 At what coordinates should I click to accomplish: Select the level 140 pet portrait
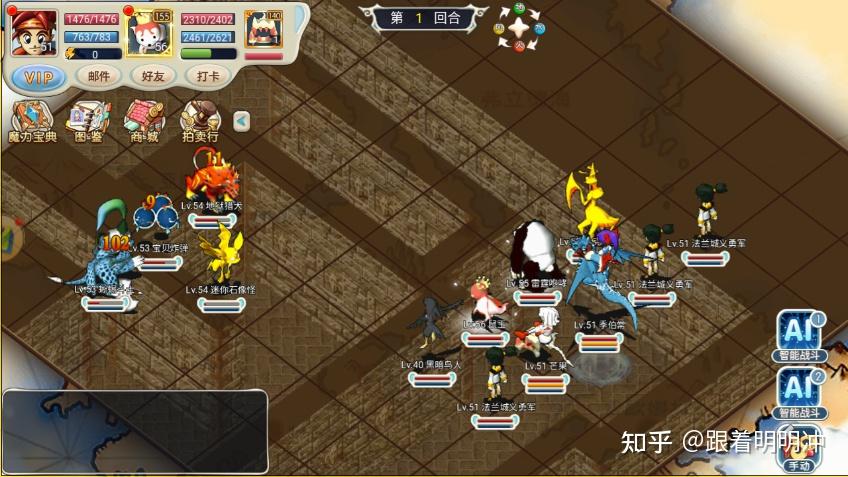(263, 30)
